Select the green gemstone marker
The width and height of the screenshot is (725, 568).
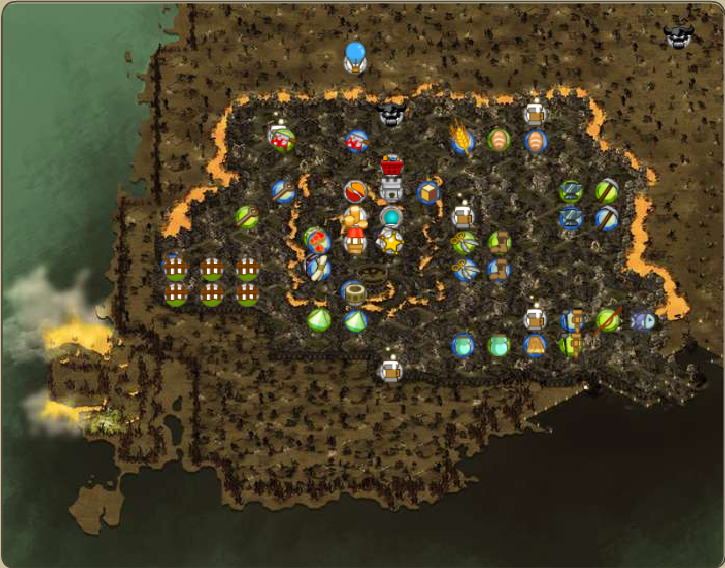tap(318, 321)
